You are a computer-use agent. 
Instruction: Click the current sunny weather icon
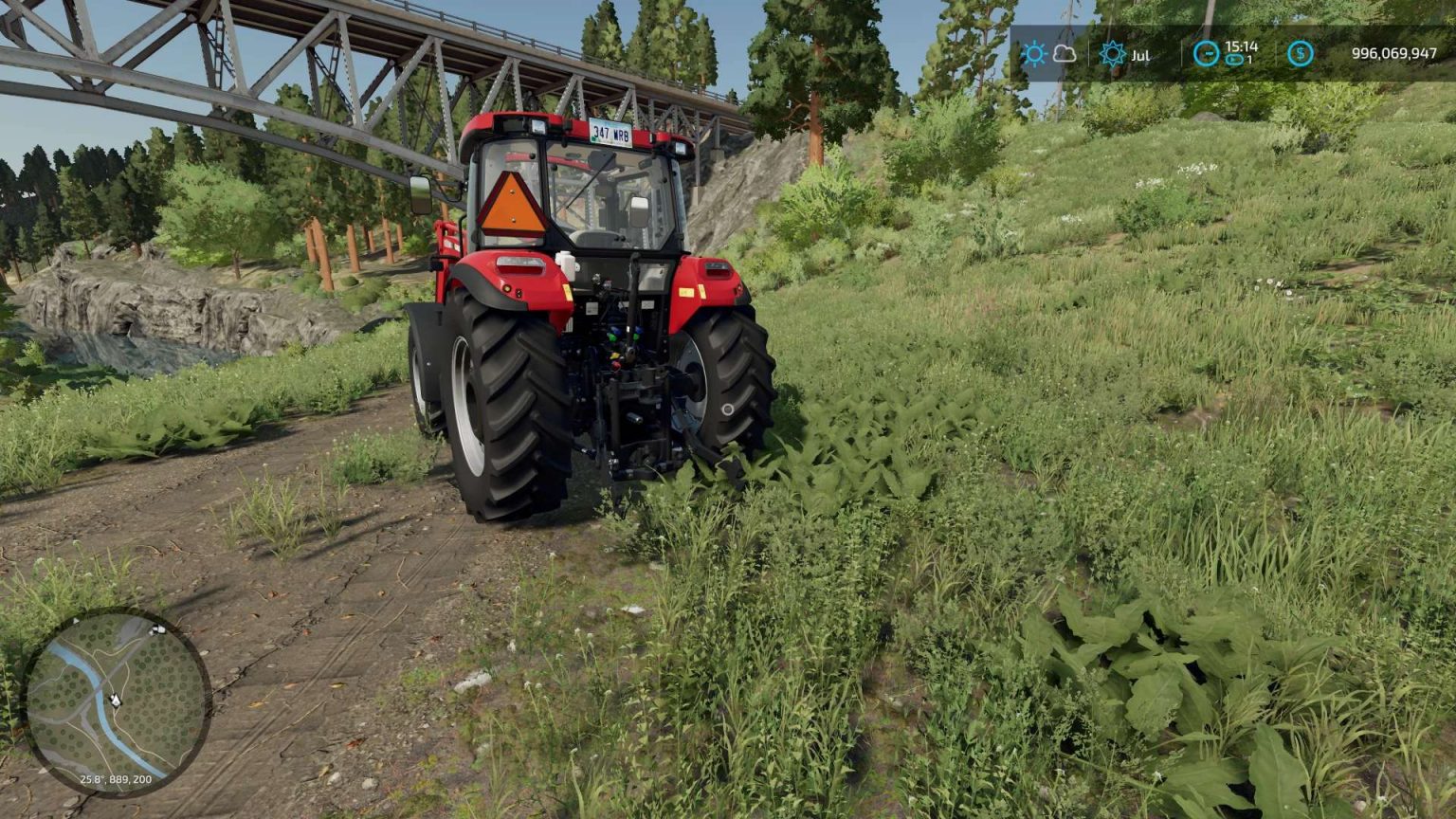[x=1034, y=53]
